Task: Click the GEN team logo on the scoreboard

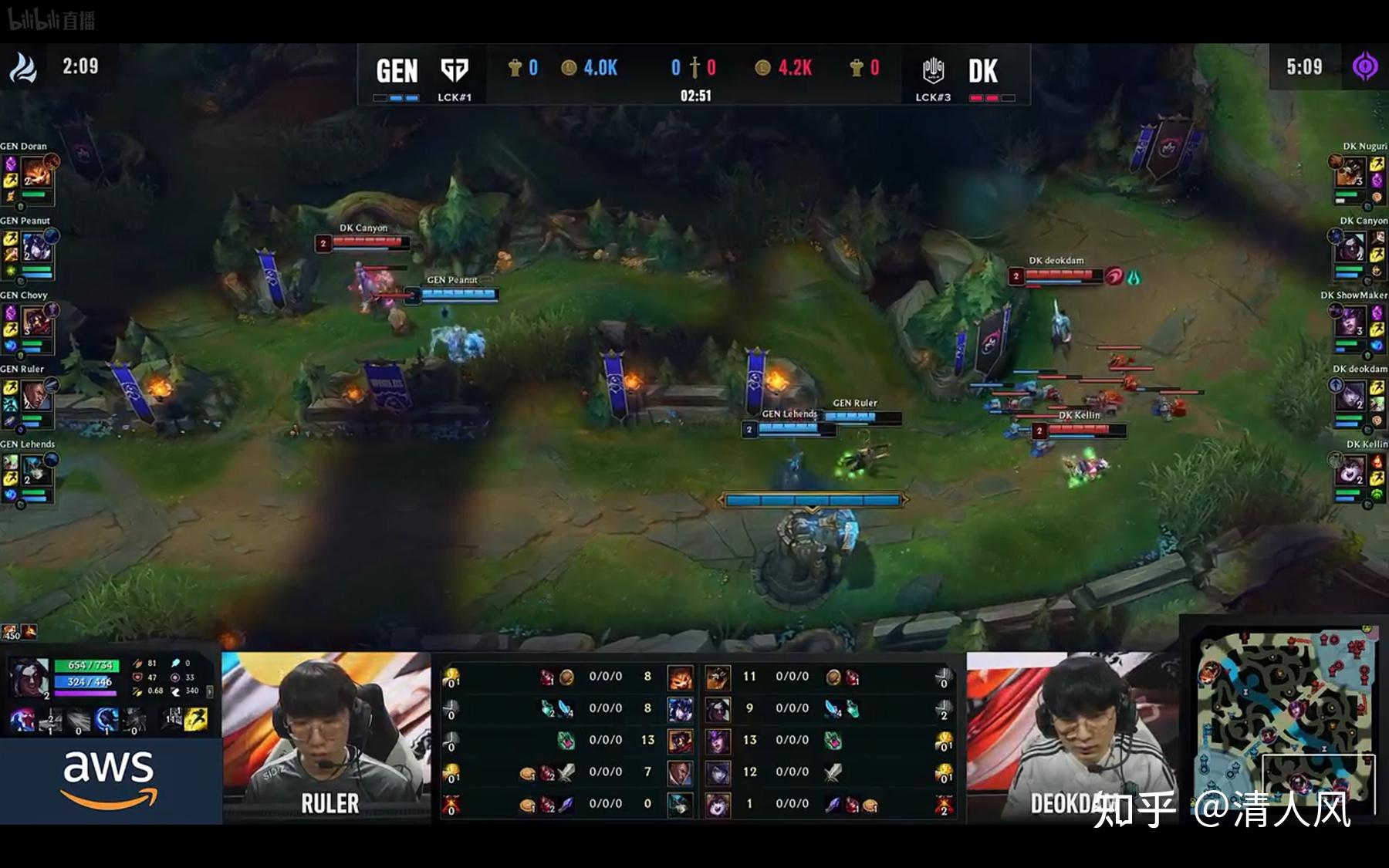Action: (x=454, y=70)
